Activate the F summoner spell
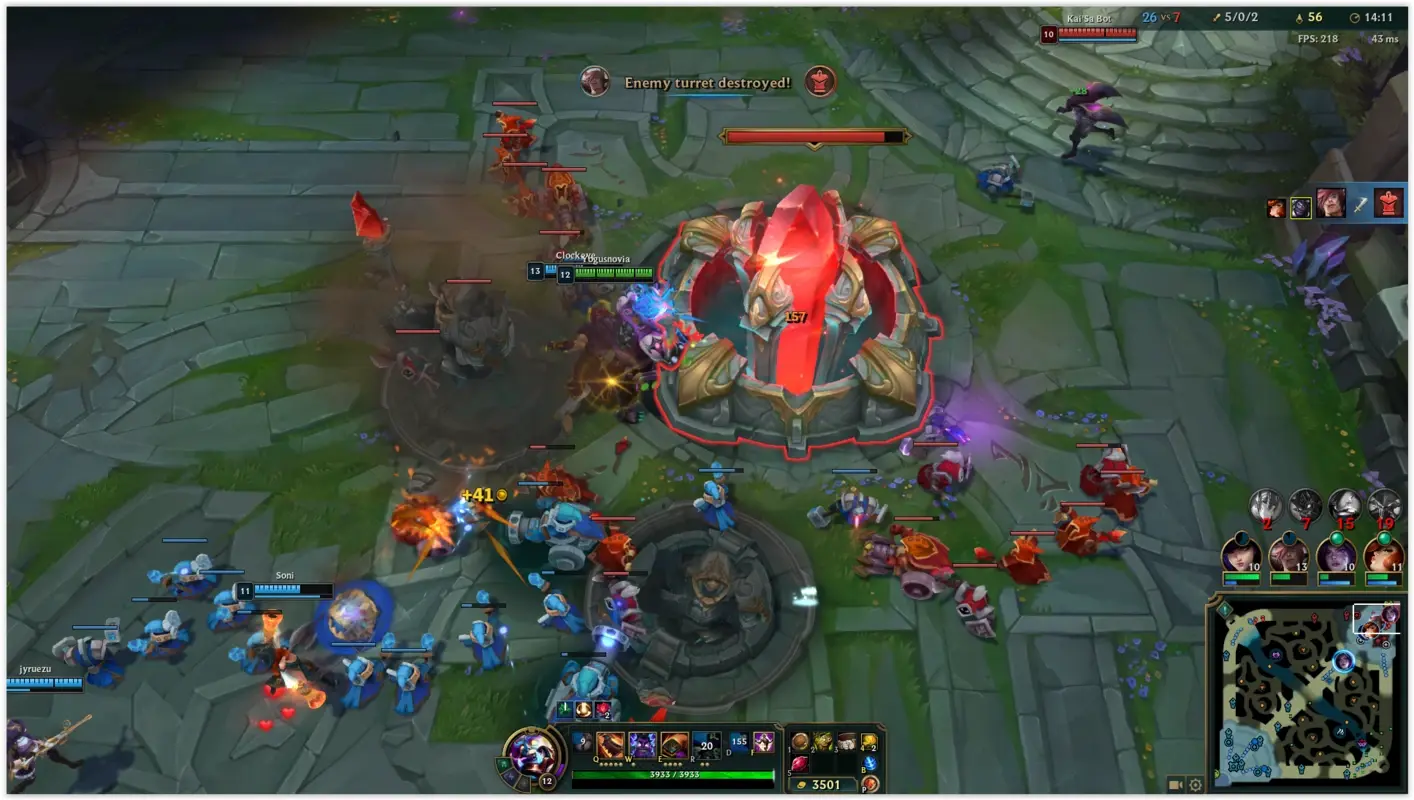Screen dimensions: 1414x800 click(763, 744)
